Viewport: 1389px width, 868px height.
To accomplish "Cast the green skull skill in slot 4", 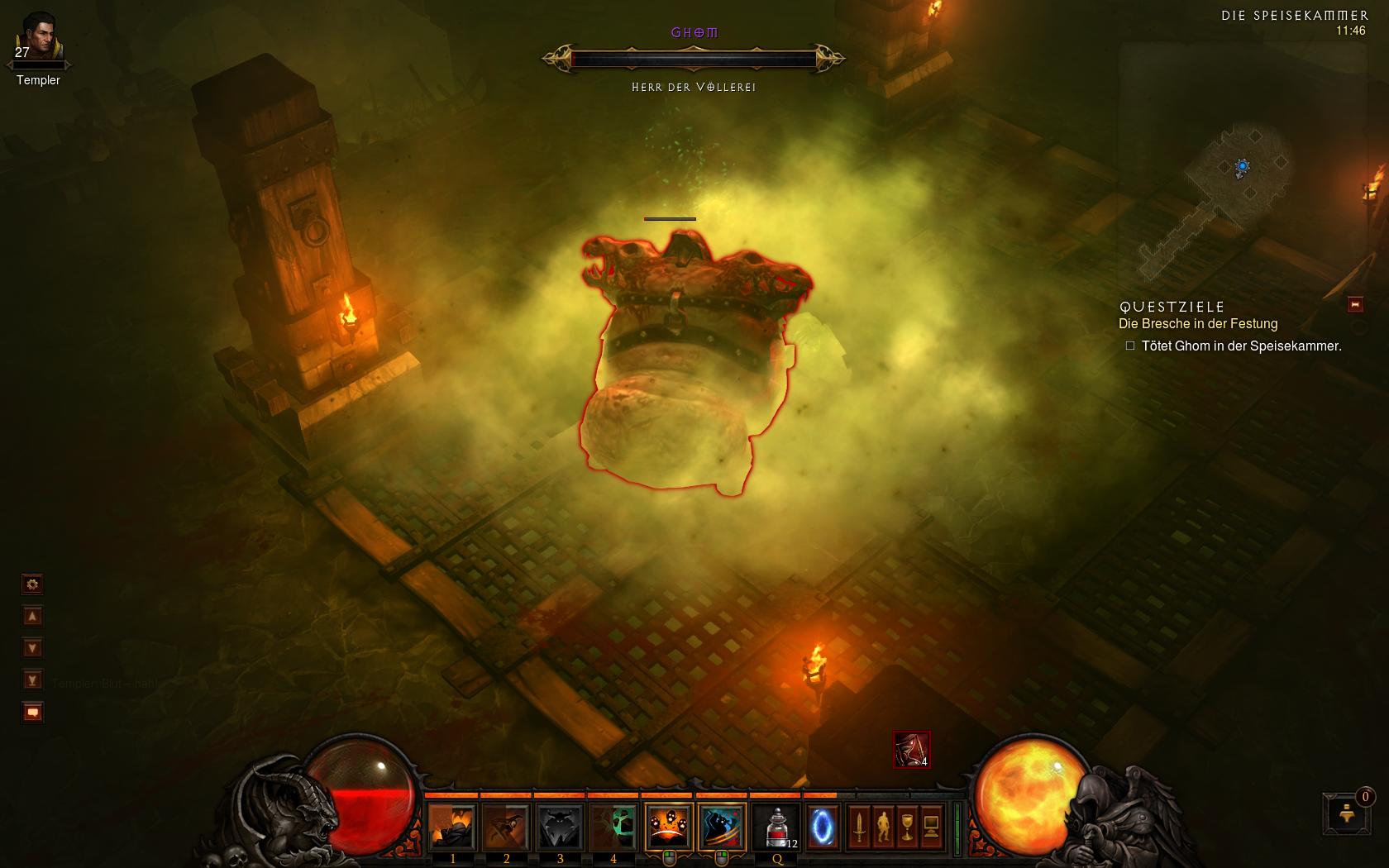I will tap(613, 827).
